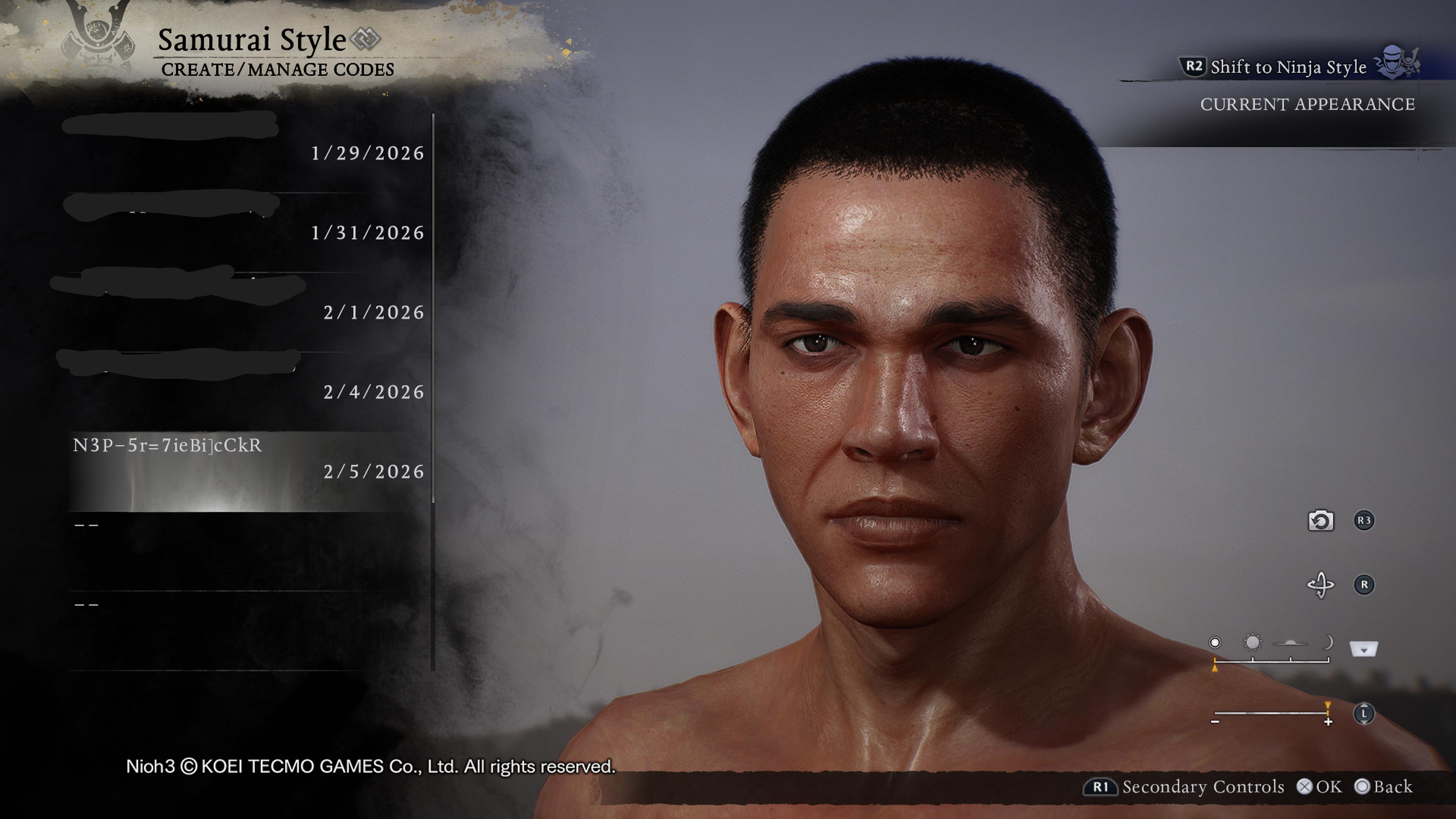Go Back from the codes screen
This screenshot has height=819, width=1456.
(x=1384, y=787)
